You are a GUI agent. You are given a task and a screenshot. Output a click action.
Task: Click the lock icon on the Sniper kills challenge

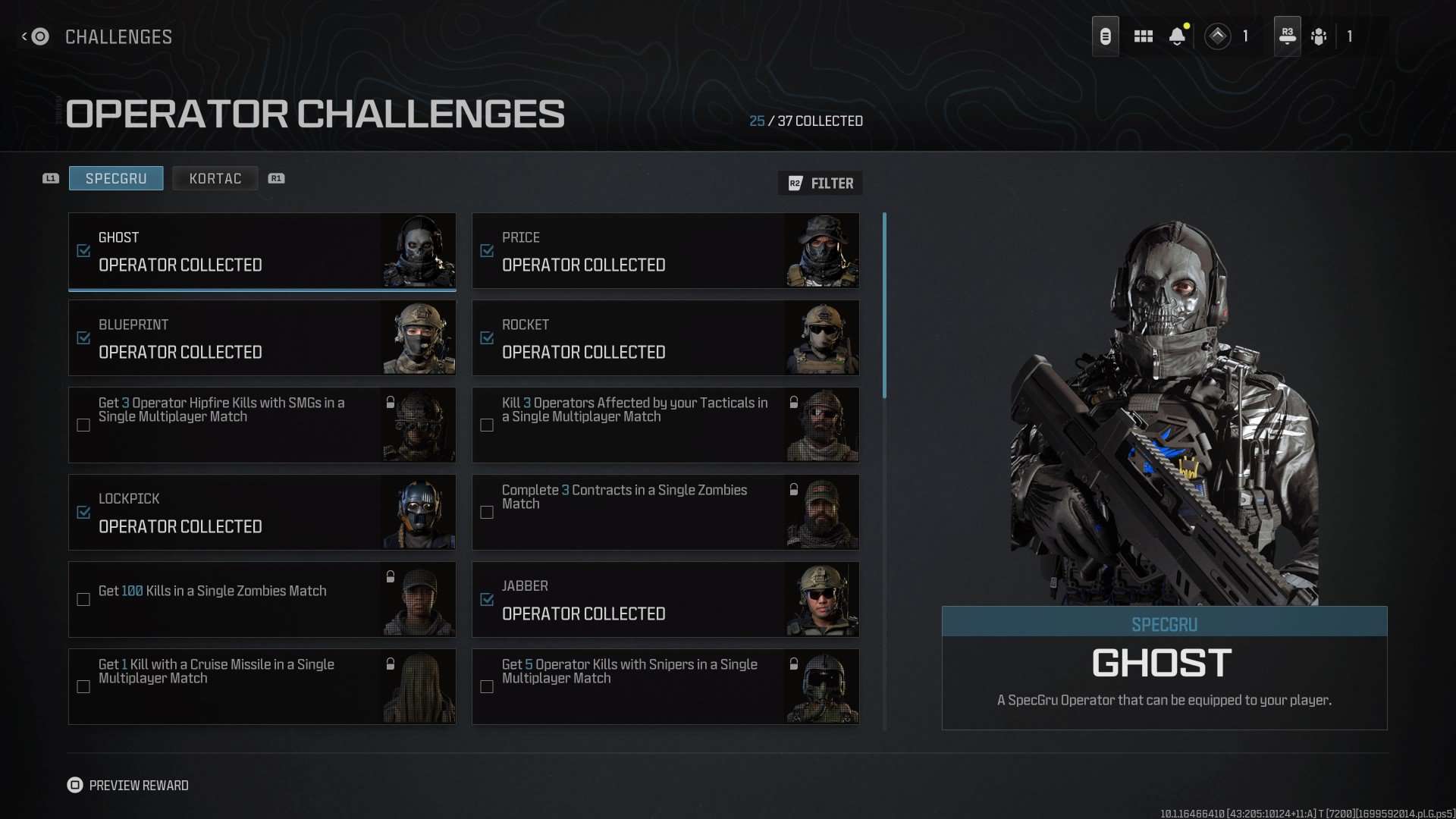793,664
